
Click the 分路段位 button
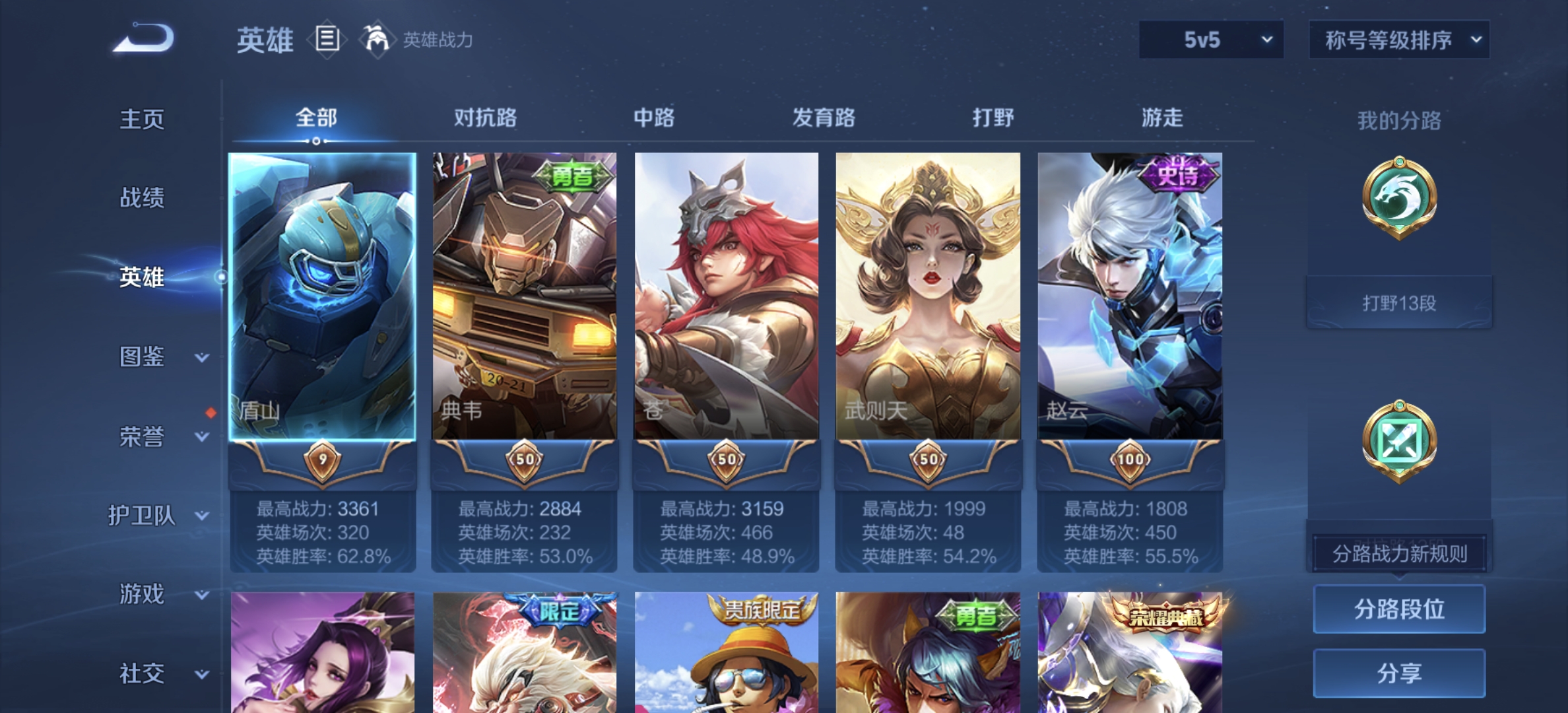click(x=1398, y=611)
